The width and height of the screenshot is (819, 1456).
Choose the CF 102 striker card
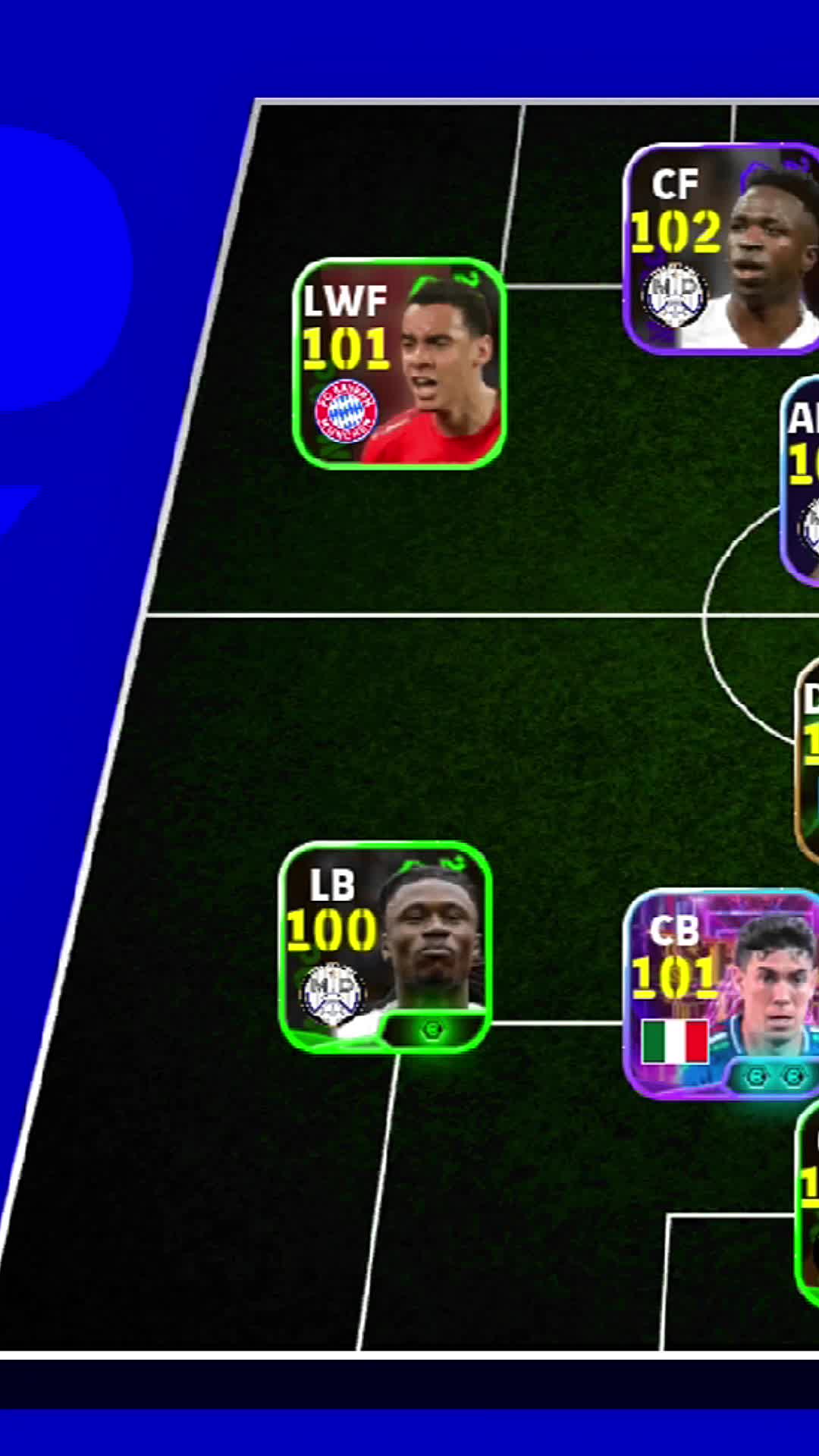pyautogui.click(x=722, y=249)
